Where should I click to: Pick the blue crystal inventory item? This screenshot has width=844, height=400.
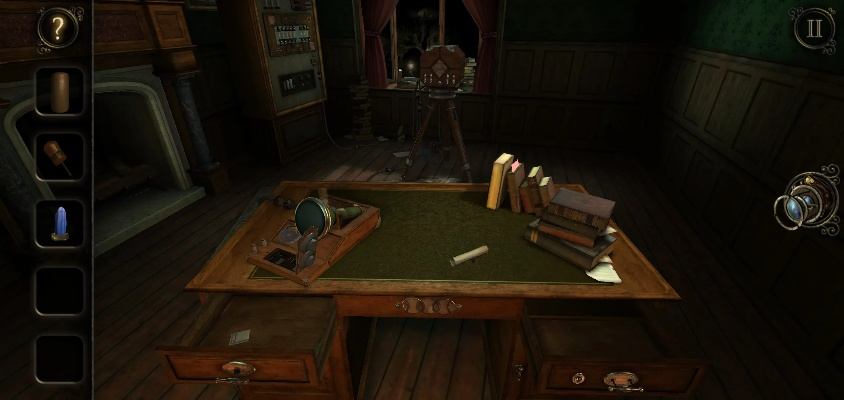pyautogui.click(x=59, y=222)
